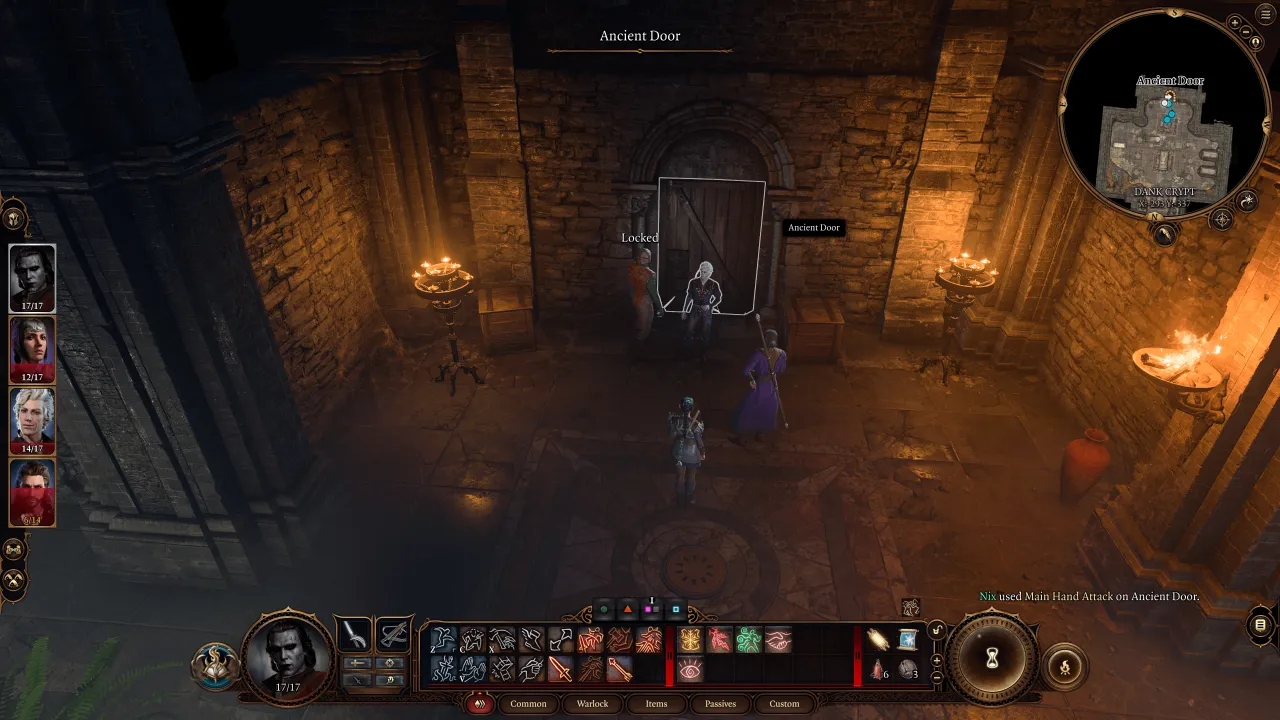
Task: Click the hourglass rest button
Action: tap(992, 660)
